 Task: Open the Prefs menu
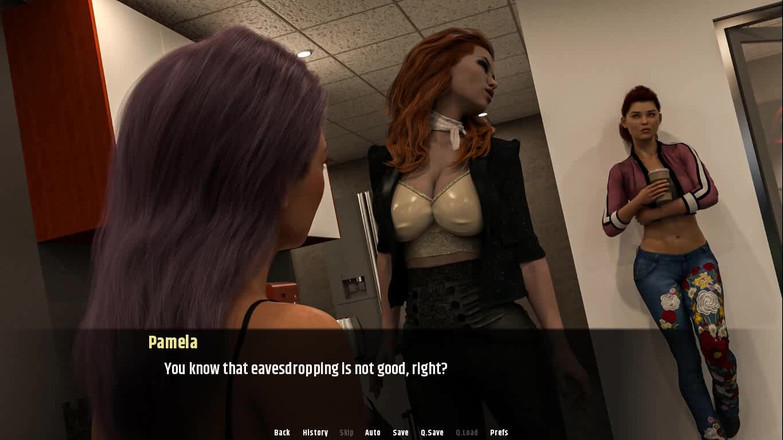tap(499, 432)
